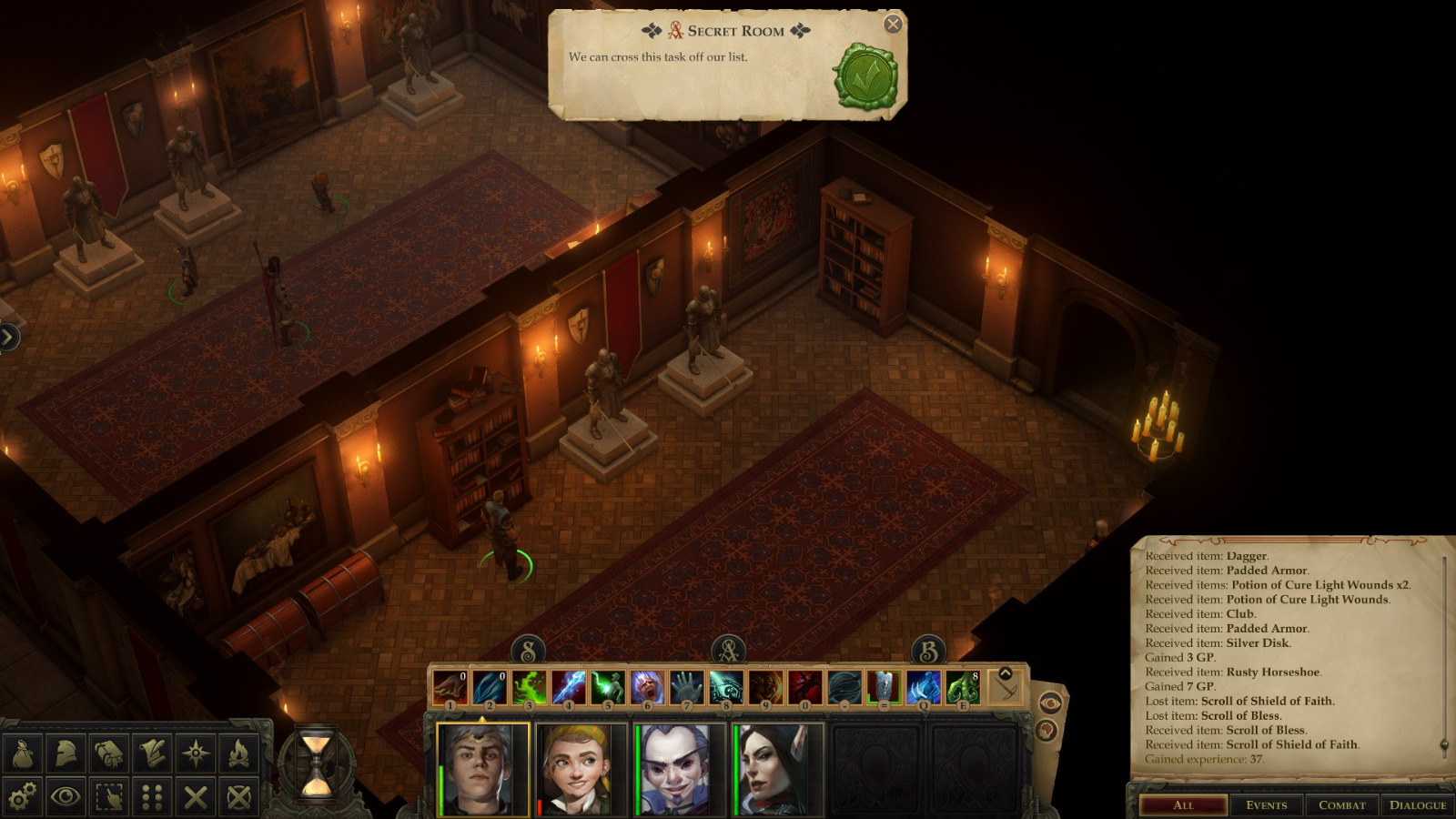Viewport: 1456px width, 819px height.
Task: Open the character sheet helmet icon
Action: point(66,752)
